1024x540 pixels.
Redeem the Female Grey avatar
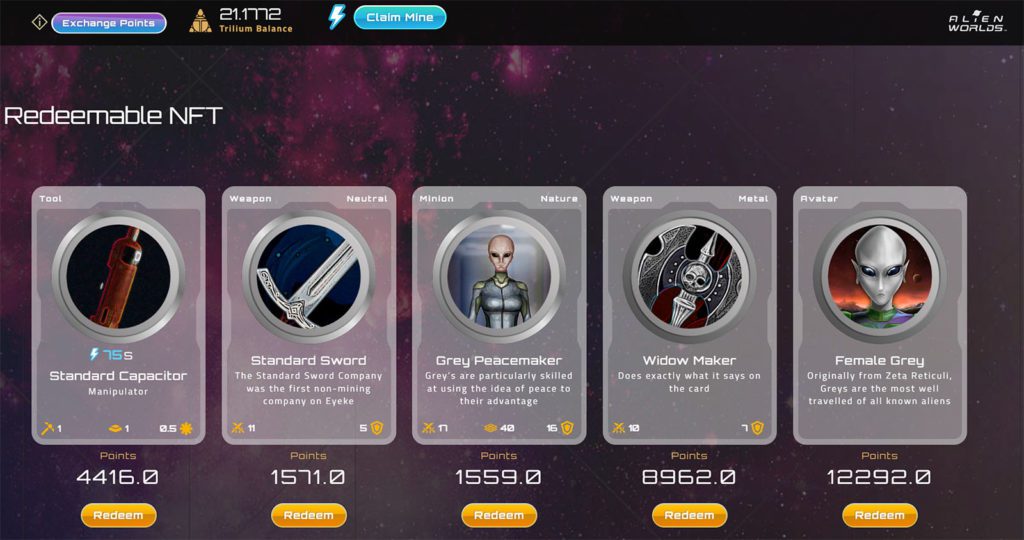[x=879, y=515]
